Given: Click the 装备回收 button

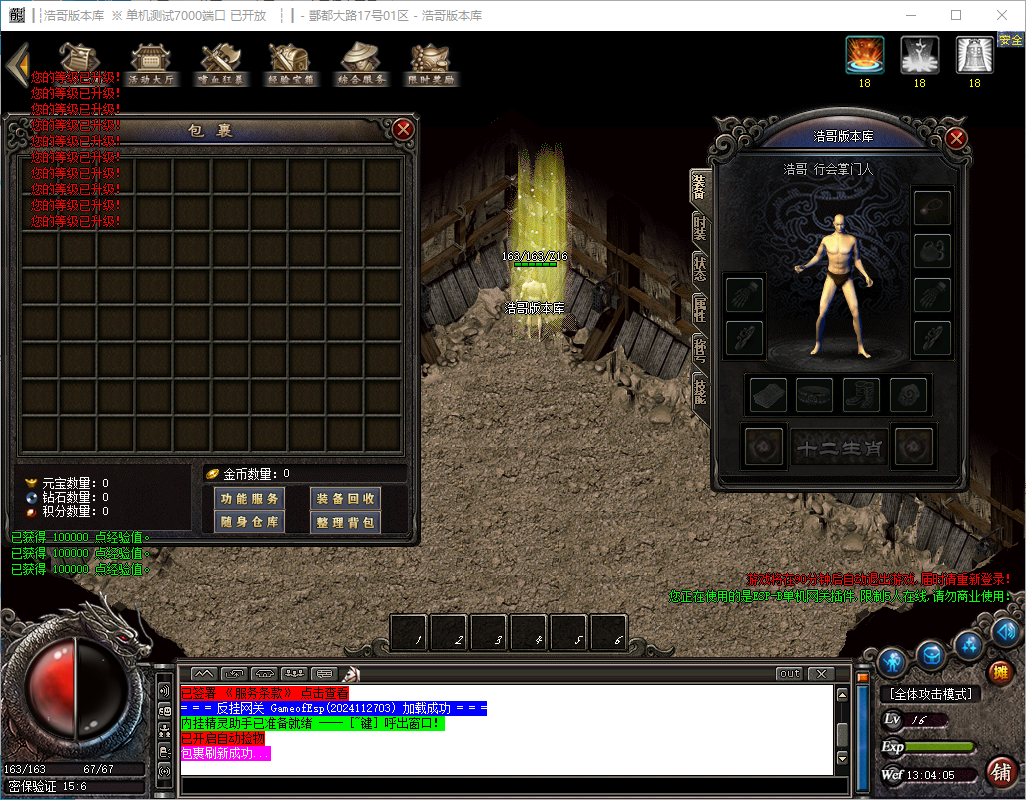Looking at the screenshot, I should click(345, 498).
